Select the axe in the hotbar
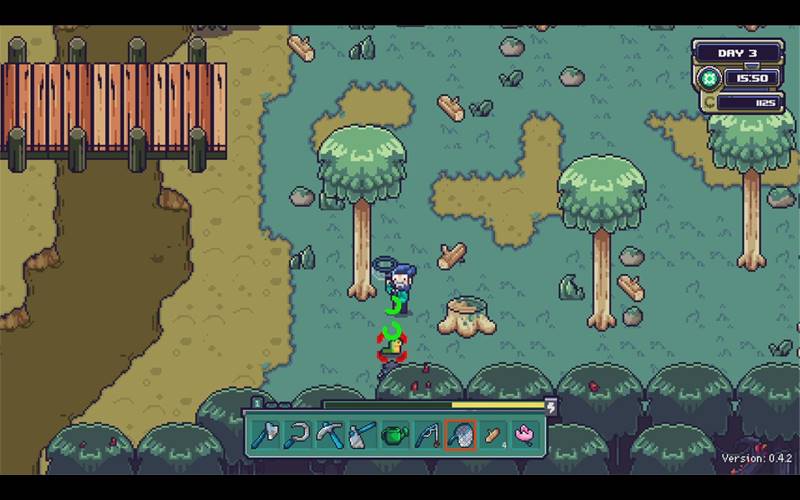The width and height of the screenshot is (800, 500). (x=265, y=435)
